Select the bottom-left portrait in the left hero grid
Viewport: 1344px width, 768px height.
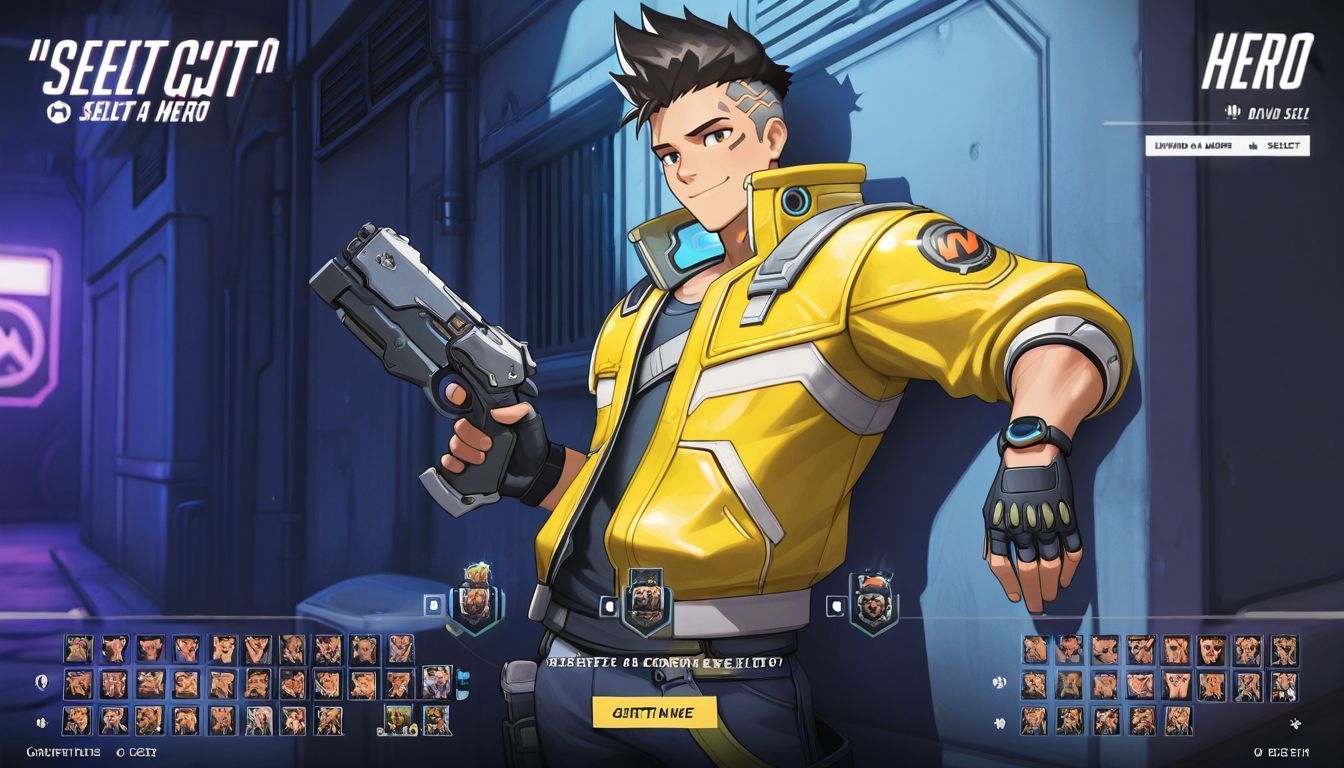[x=79, y=720]
